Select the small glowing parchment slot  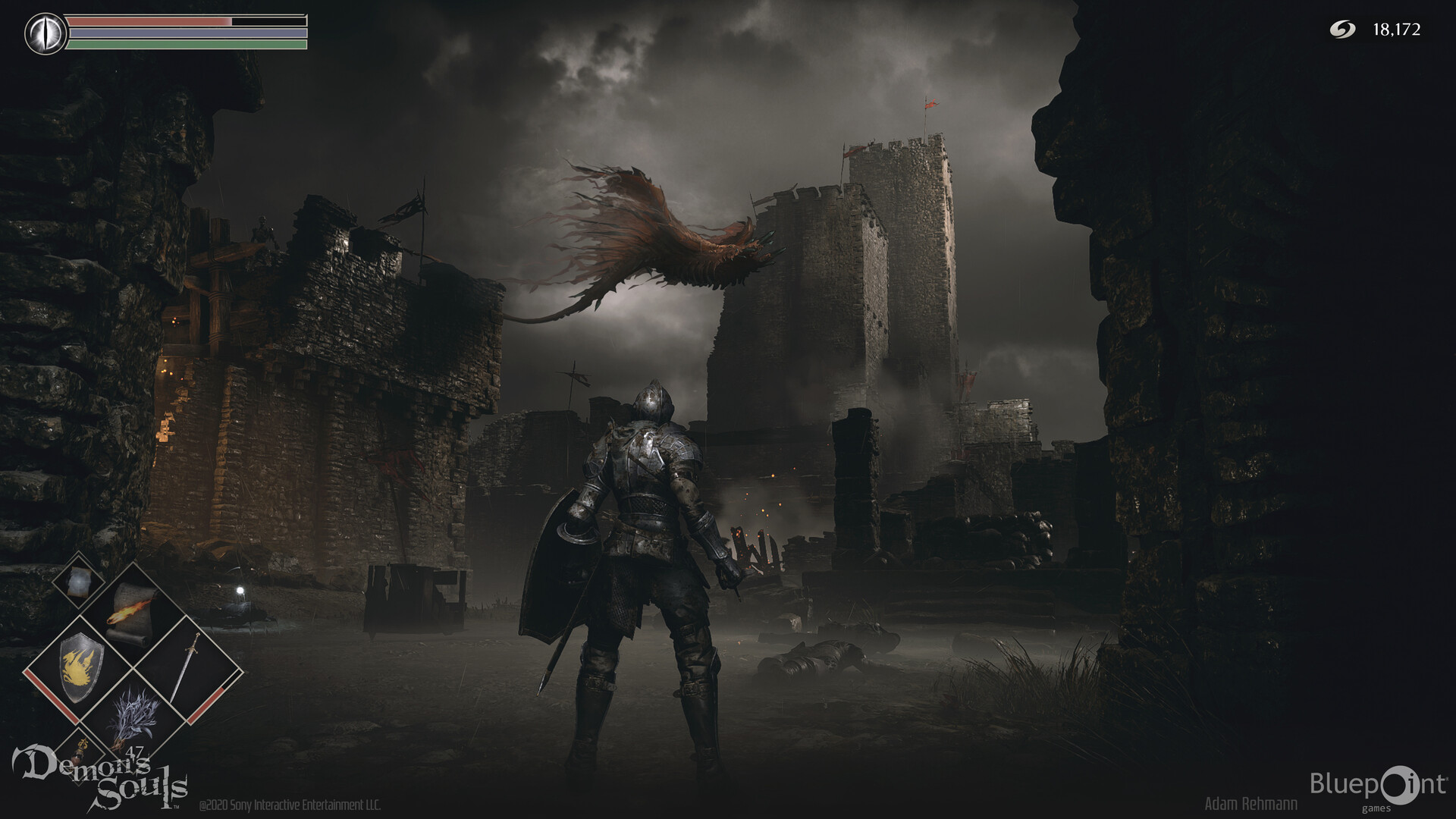(x=78, y=582)
